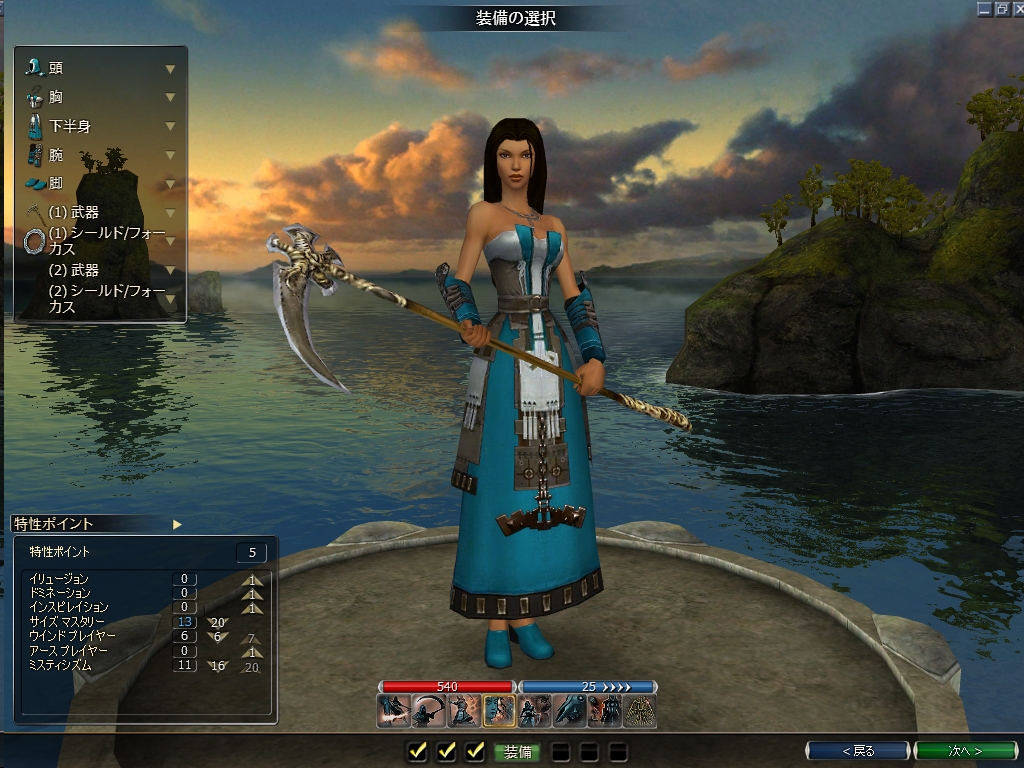1024x768 pixels.
Task: Open the 脚 (feet) equipment dropdown
Action: [170, 184]
